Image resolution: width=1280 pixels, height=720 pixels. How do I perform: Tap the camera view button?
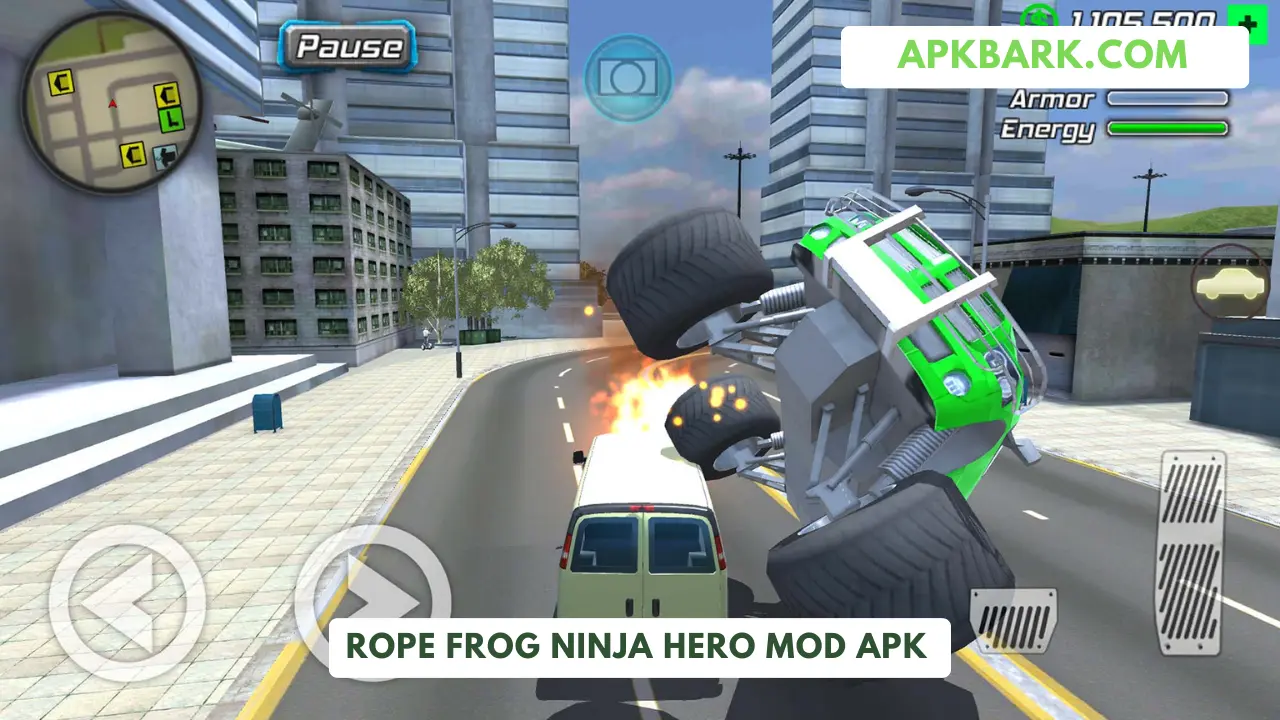(627, 77)
